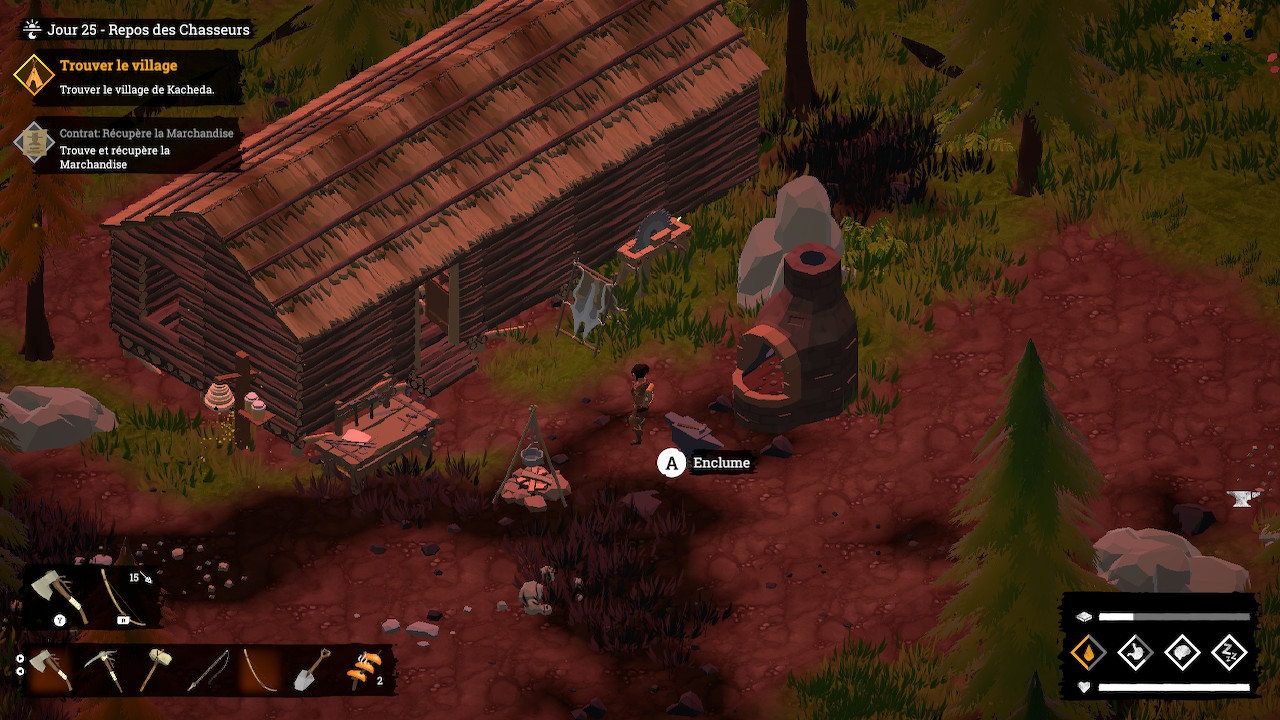This screenshot has height=720, width=1280.
Task: Open the 'Trouver le village' quest tracker
Action: [118, 66]
